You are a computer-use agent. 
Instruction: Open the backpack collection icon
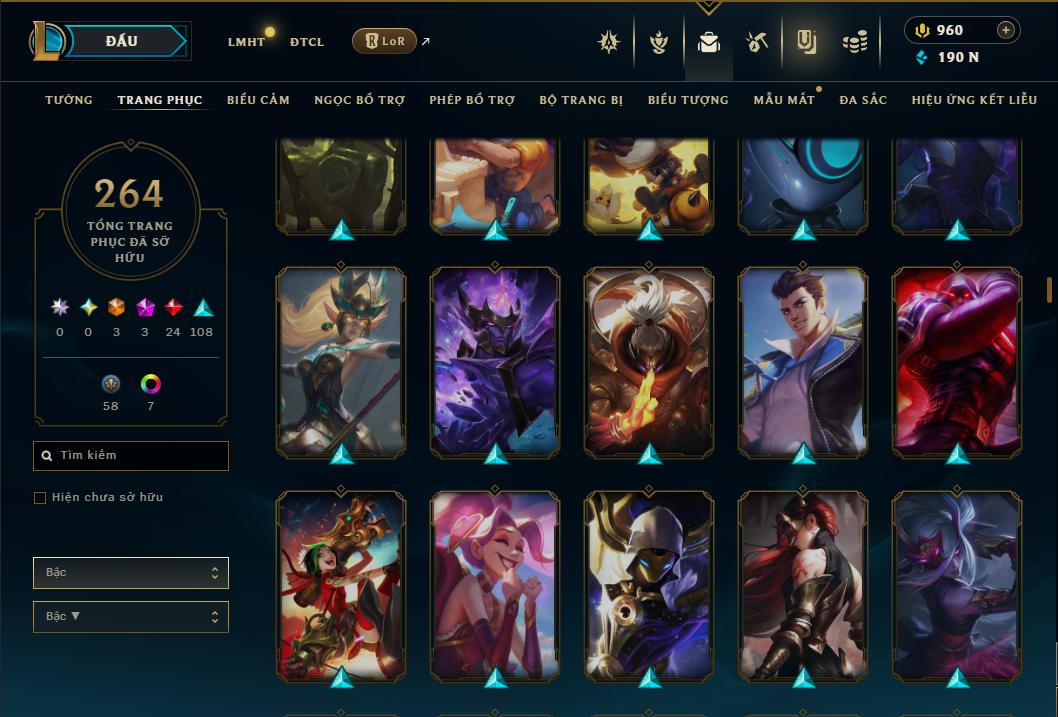(709, 42)
